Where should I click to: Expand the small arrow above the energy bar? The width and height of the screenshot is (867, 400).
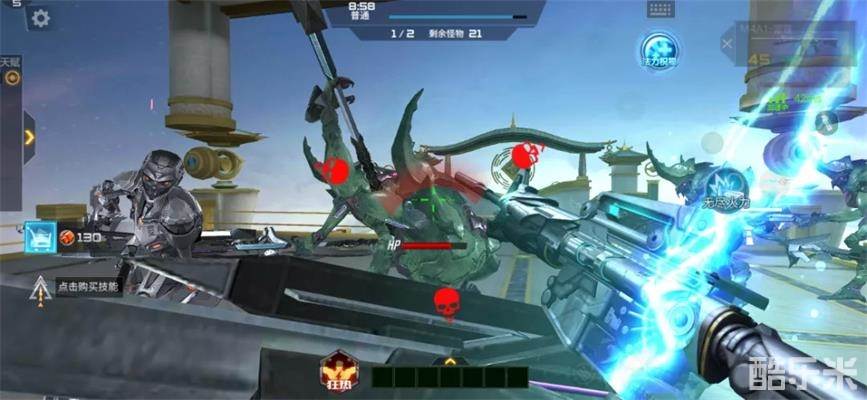click(450, 360)
